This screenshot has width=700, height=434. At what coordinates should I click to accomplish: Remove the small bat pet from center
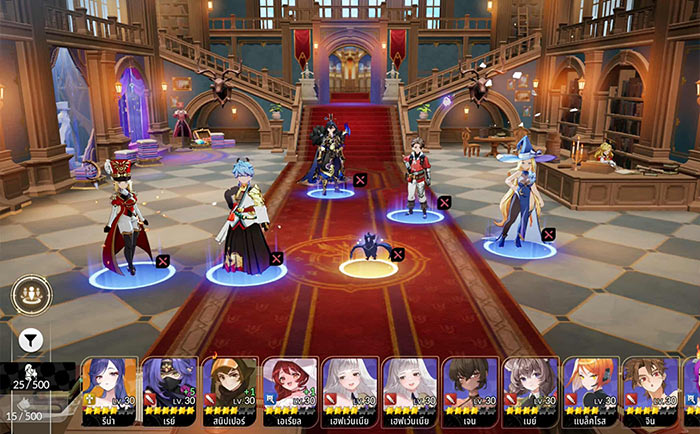coord(398,254)
